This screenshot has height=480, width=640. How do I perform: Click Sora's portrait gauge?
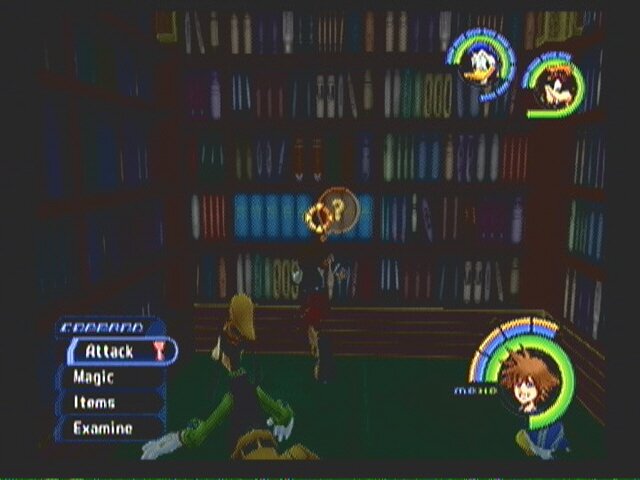pyautogui.click(x=526, y=380)
